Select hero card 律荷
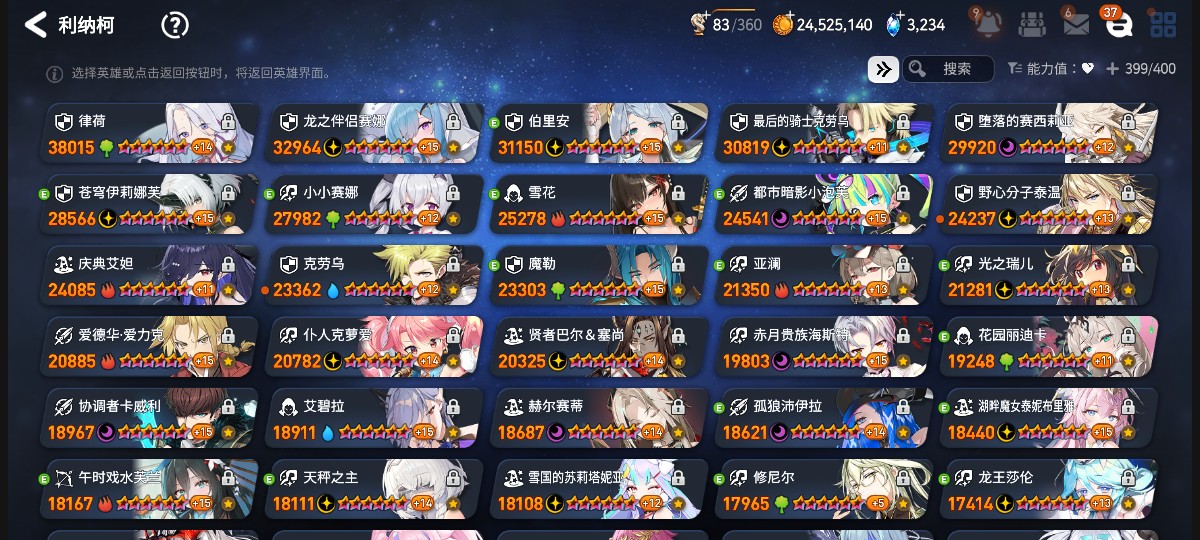Viewport: 1200px width, 540px height. point(150,133)
